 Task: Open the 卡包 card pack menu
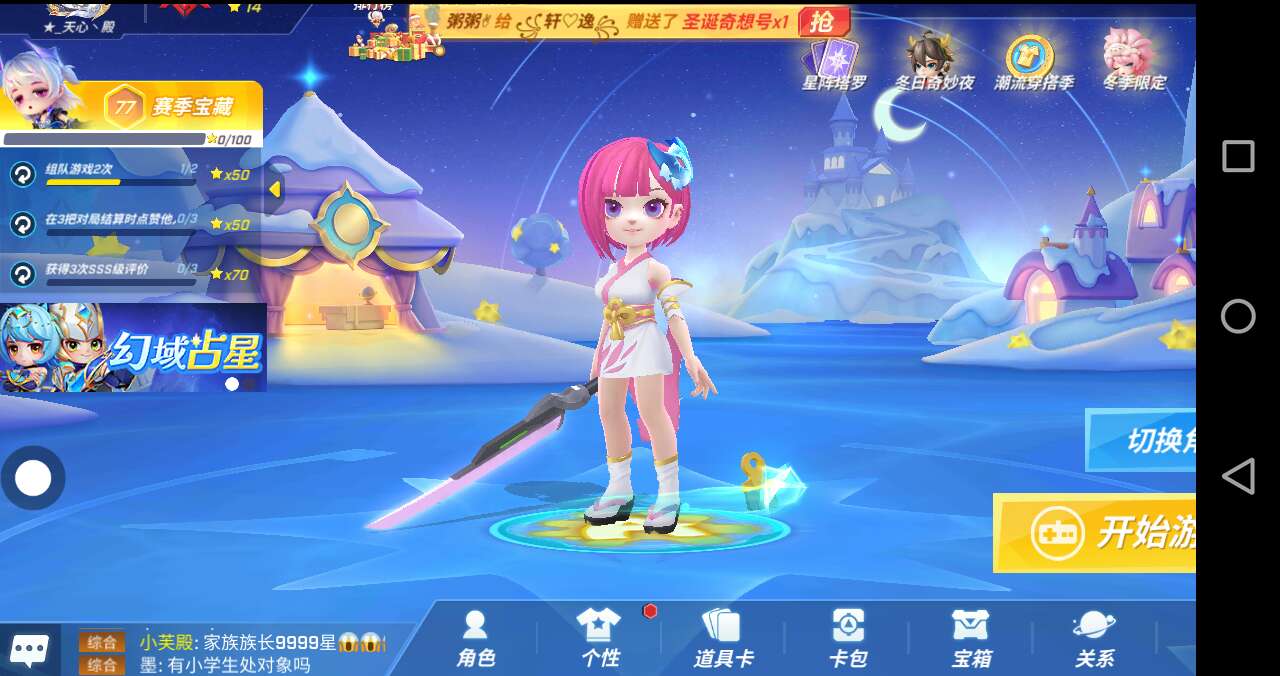point(848,638)
